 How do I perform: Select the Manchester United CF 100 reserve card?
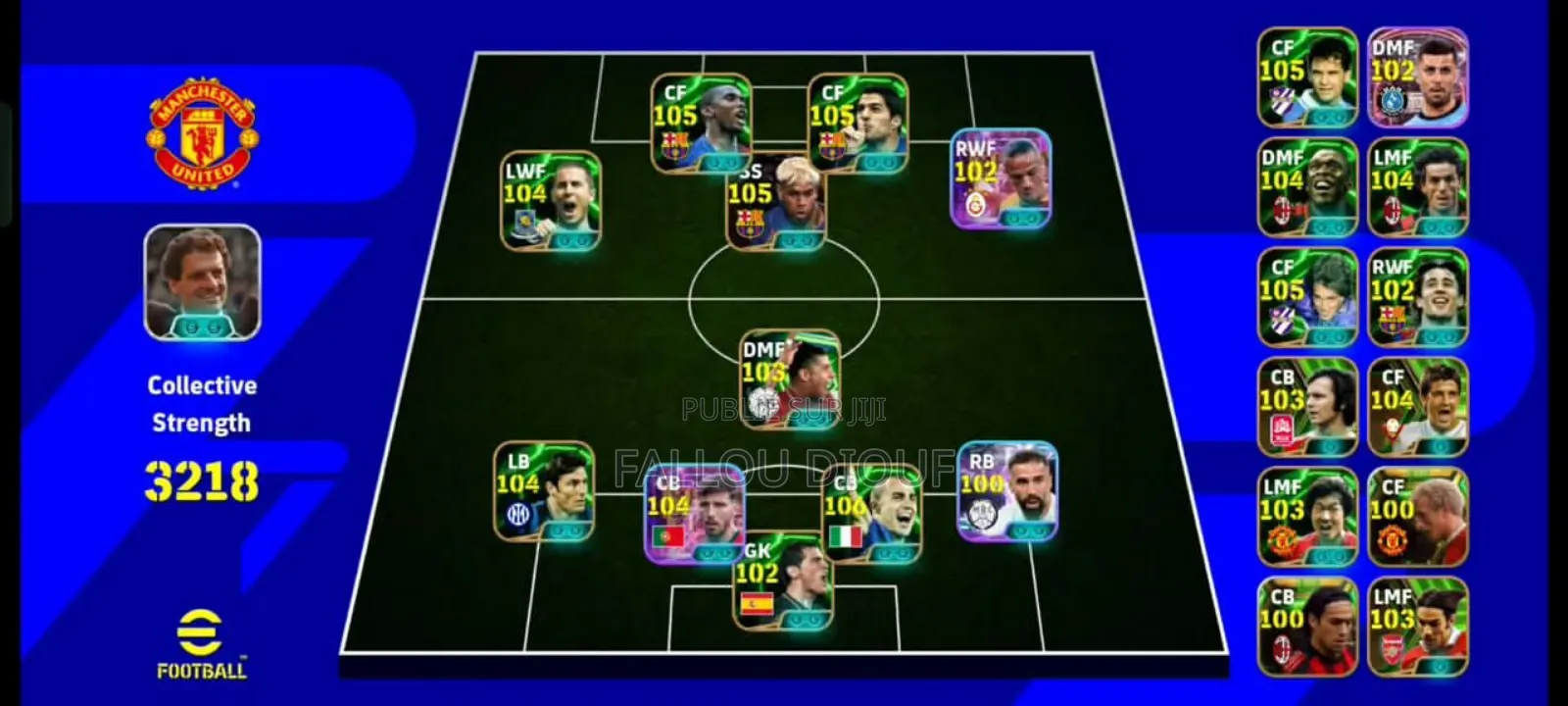(1416, 515)
